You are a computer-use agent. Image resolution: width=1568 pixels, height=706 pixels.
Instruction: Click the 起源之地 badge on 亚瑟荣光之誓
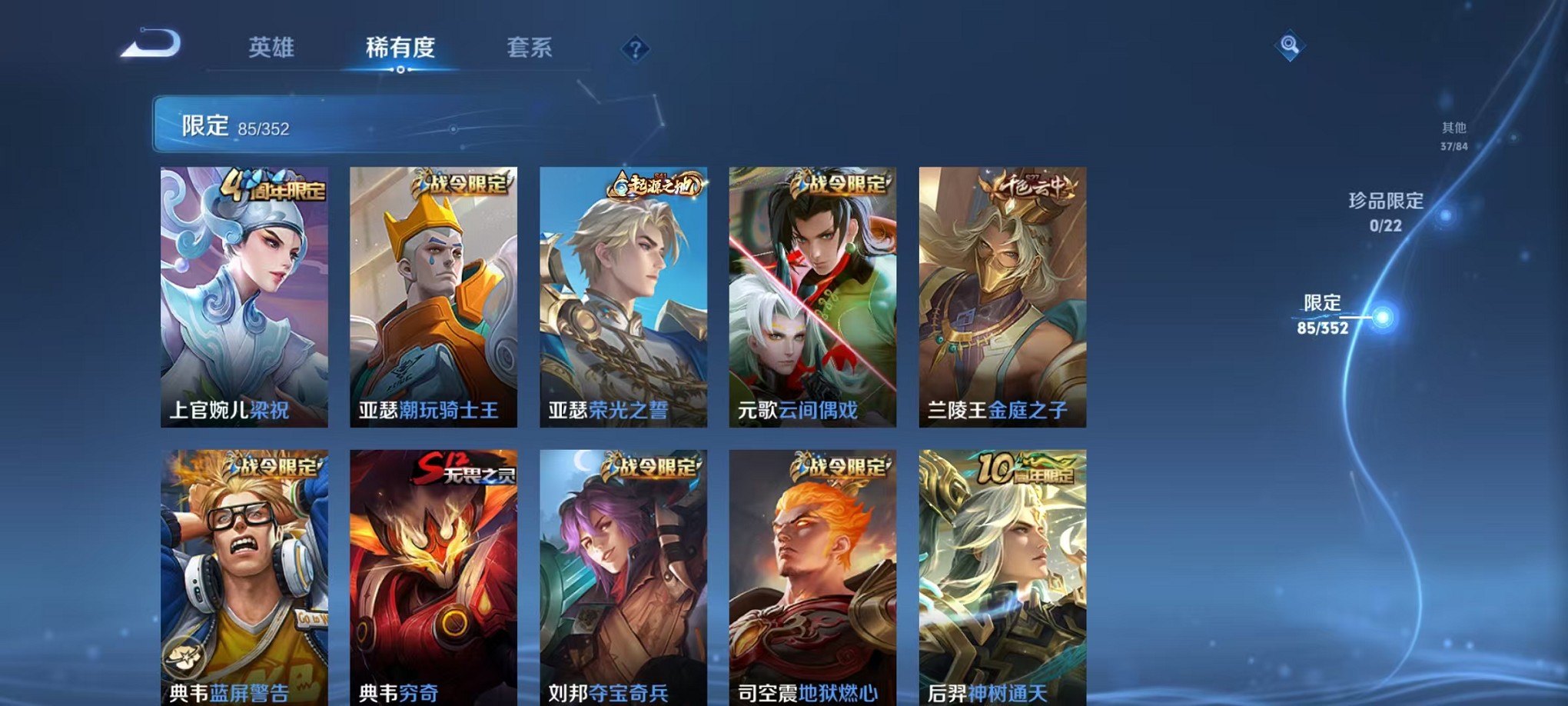click(656, 183)
